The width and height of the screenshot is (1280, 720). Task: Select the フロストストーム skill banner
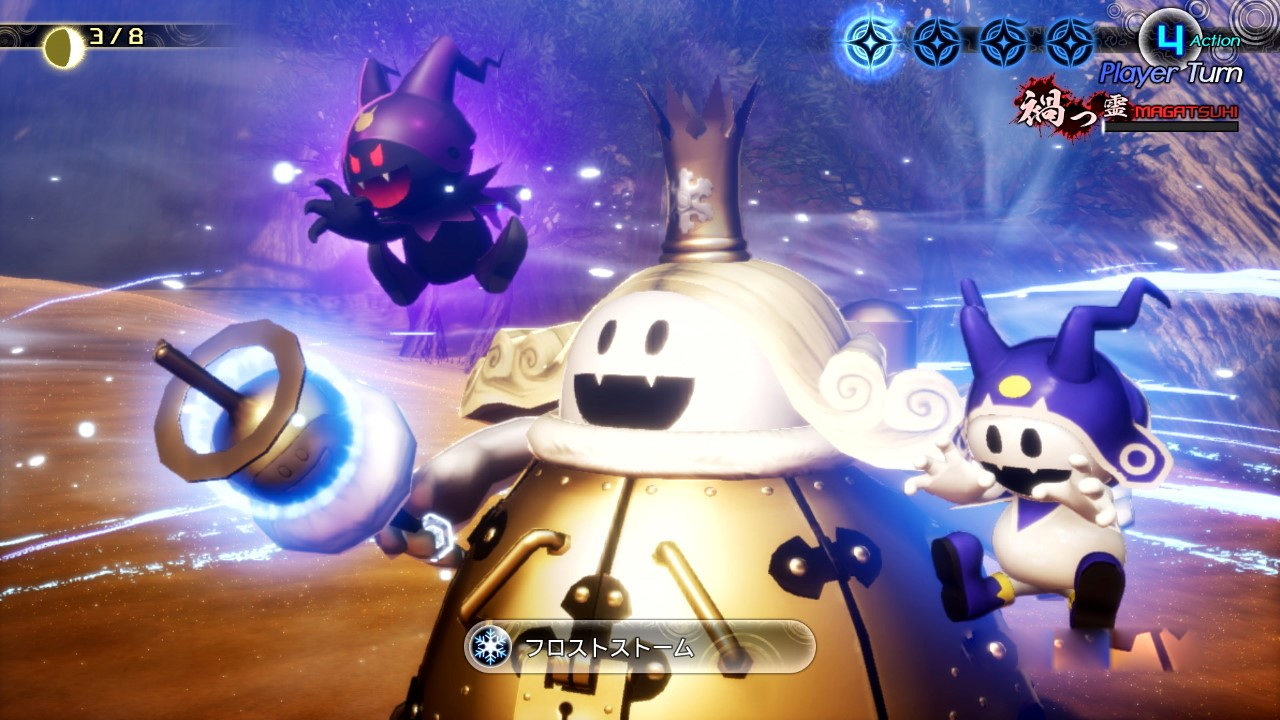[640, 646]
